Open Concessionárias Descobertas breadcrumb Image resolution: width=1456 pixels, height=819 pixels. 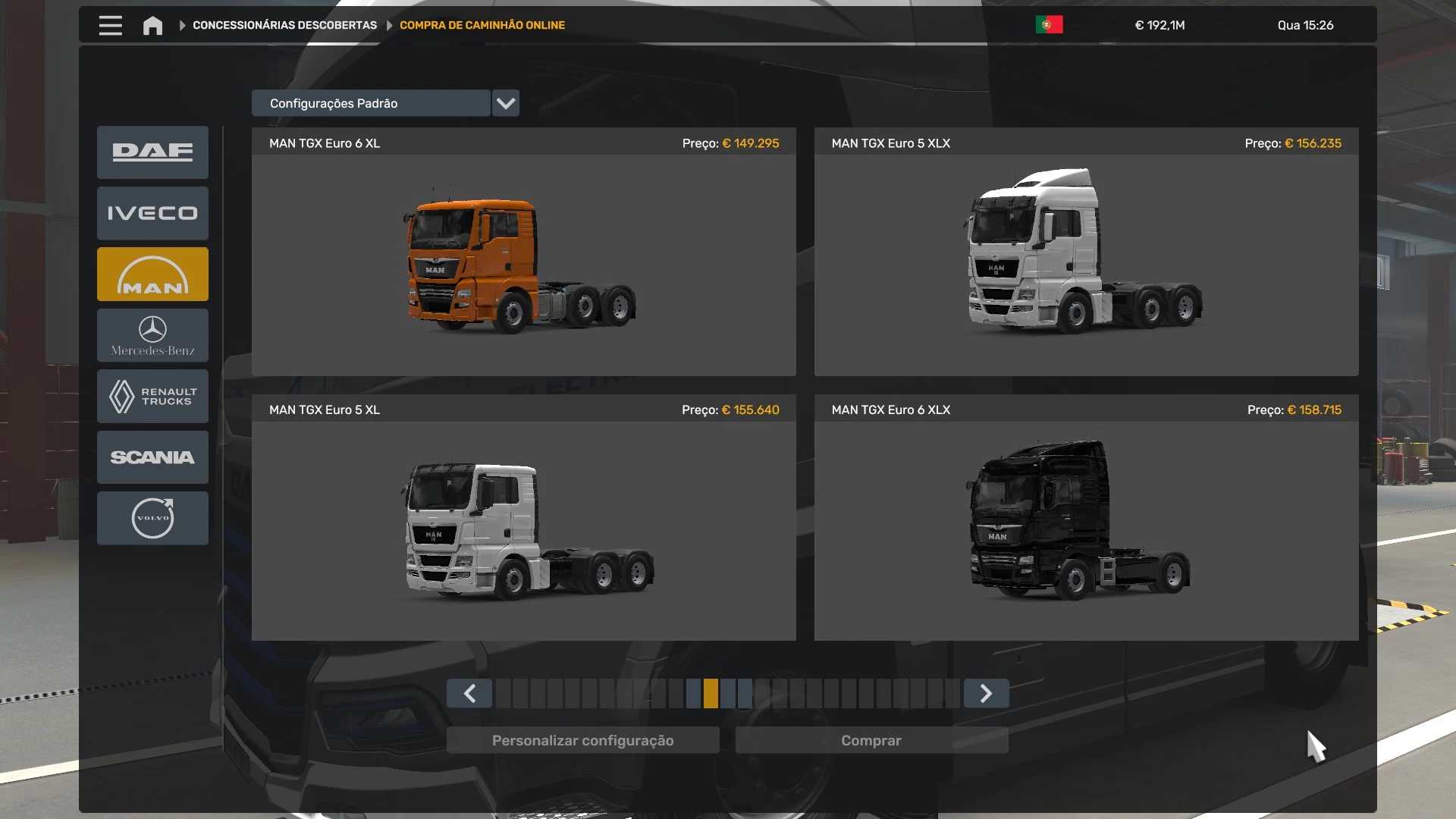[284, 25]
